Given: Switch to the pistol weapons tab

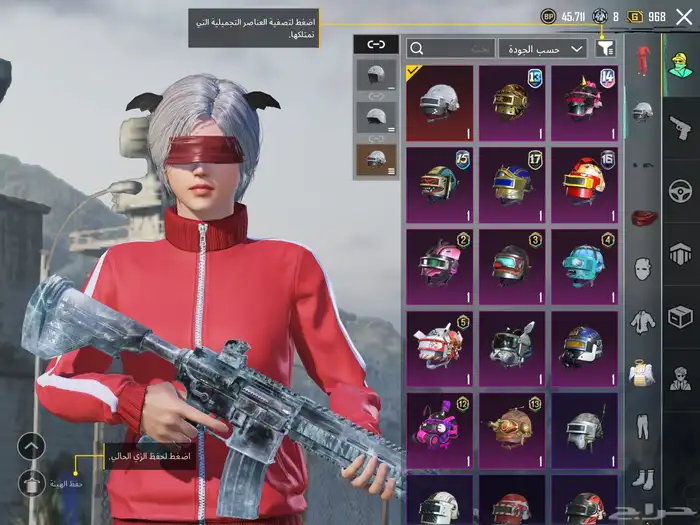Looking at the screenshot, I should pos(680,127).
